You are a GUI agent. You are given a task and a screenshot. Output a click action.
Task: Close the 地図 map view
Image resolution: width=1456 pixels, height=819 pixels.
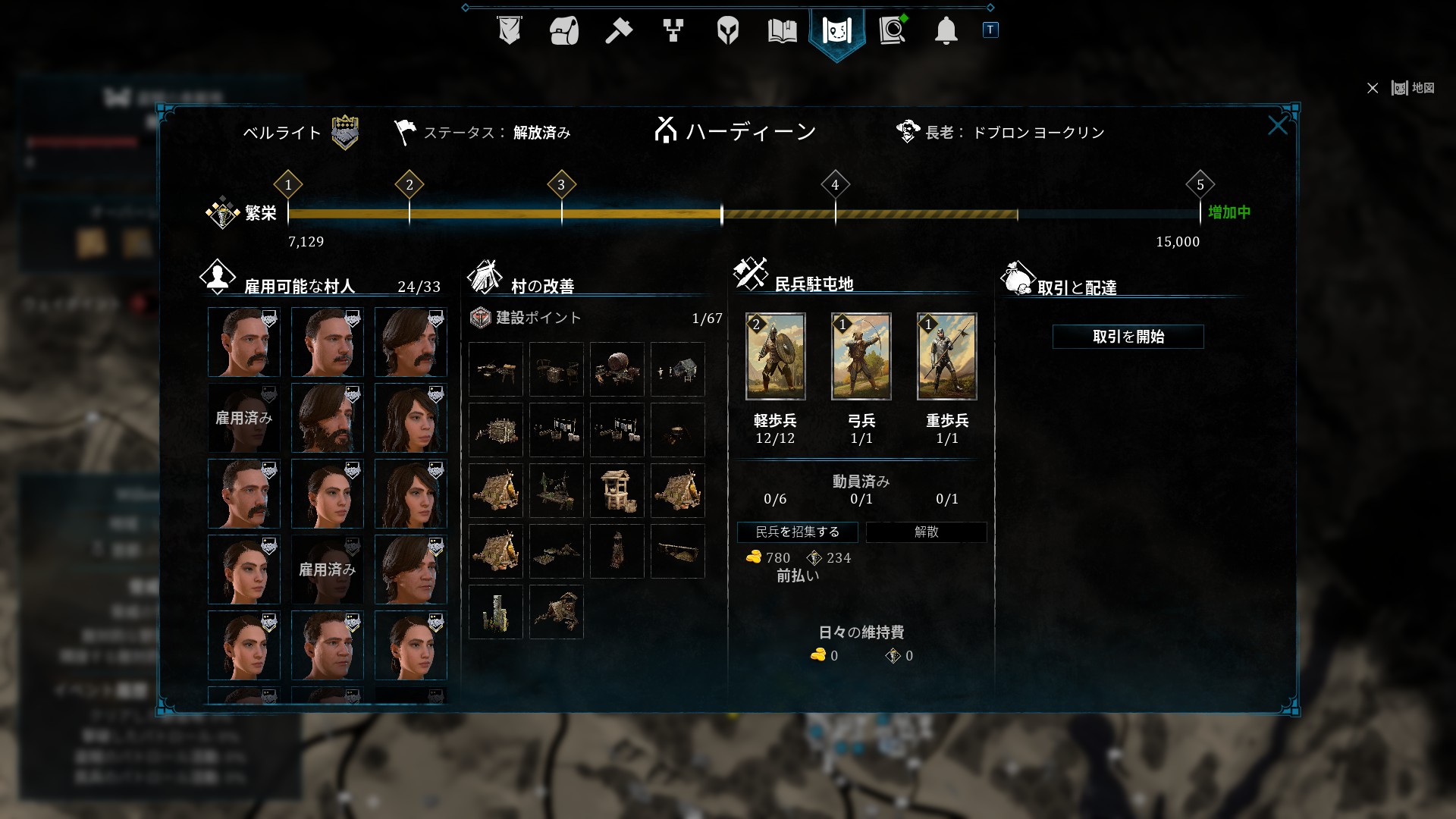click(x=1373, y=89)
